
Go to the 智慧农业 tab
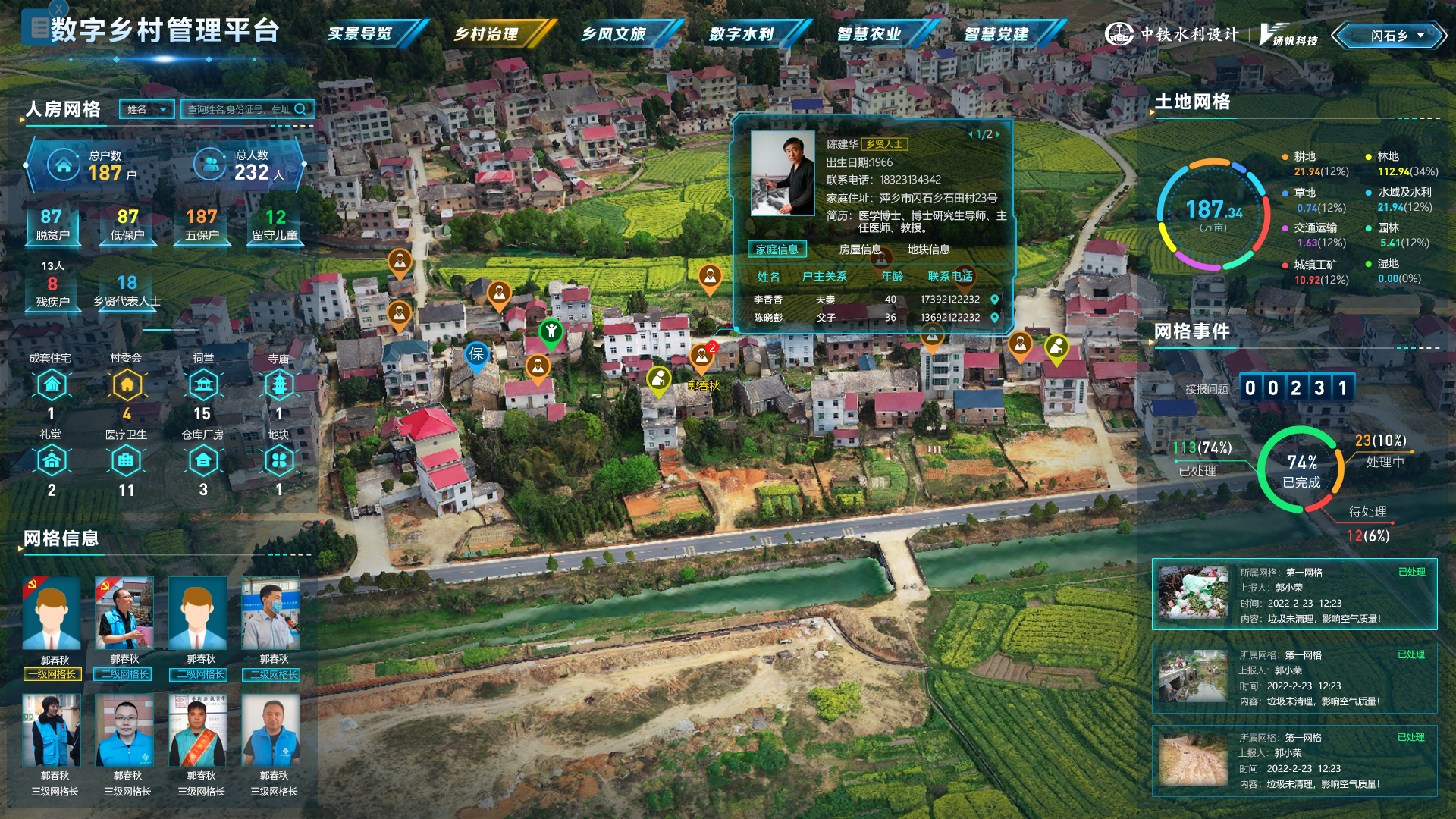870,34
